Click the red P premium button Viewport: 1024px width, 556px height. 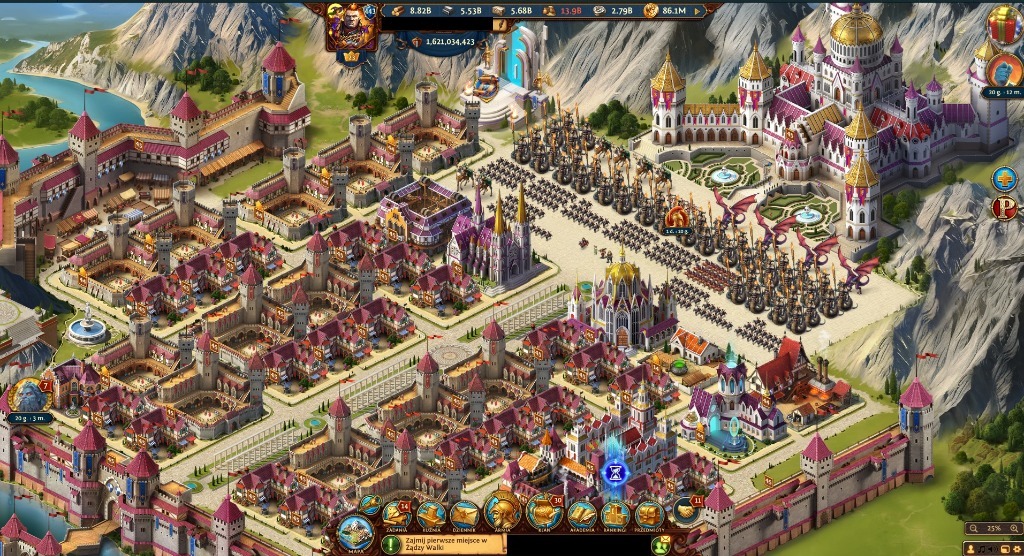coord(1004,208)
